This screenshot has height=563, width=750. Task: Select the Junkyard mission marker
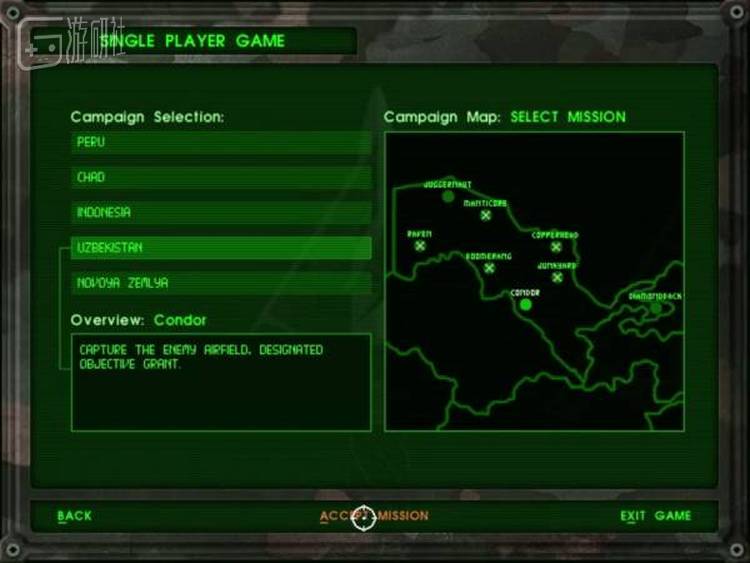pos(557,277)
